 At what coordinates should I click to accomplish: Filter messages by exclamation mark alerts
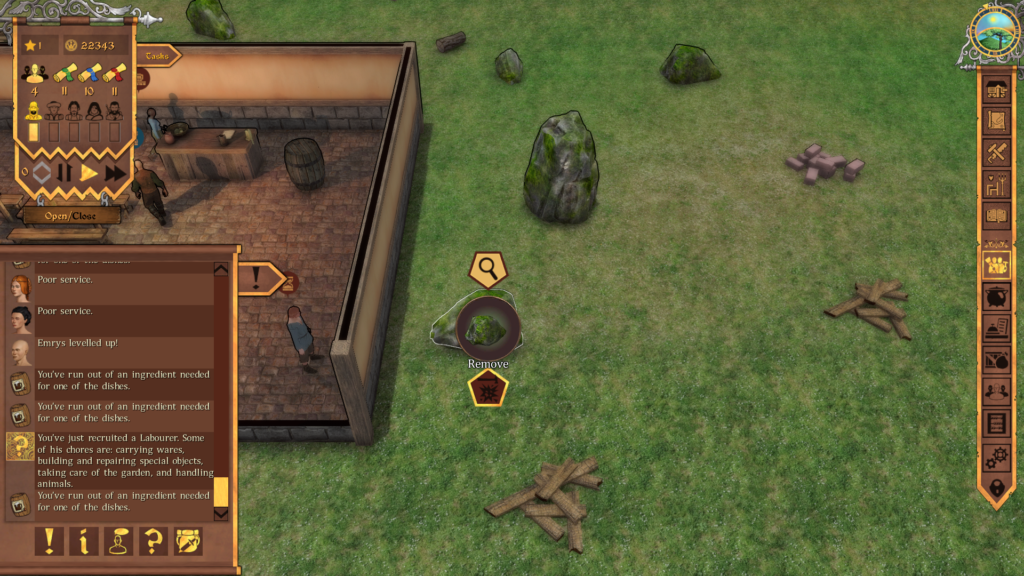[x=48, y=541]
